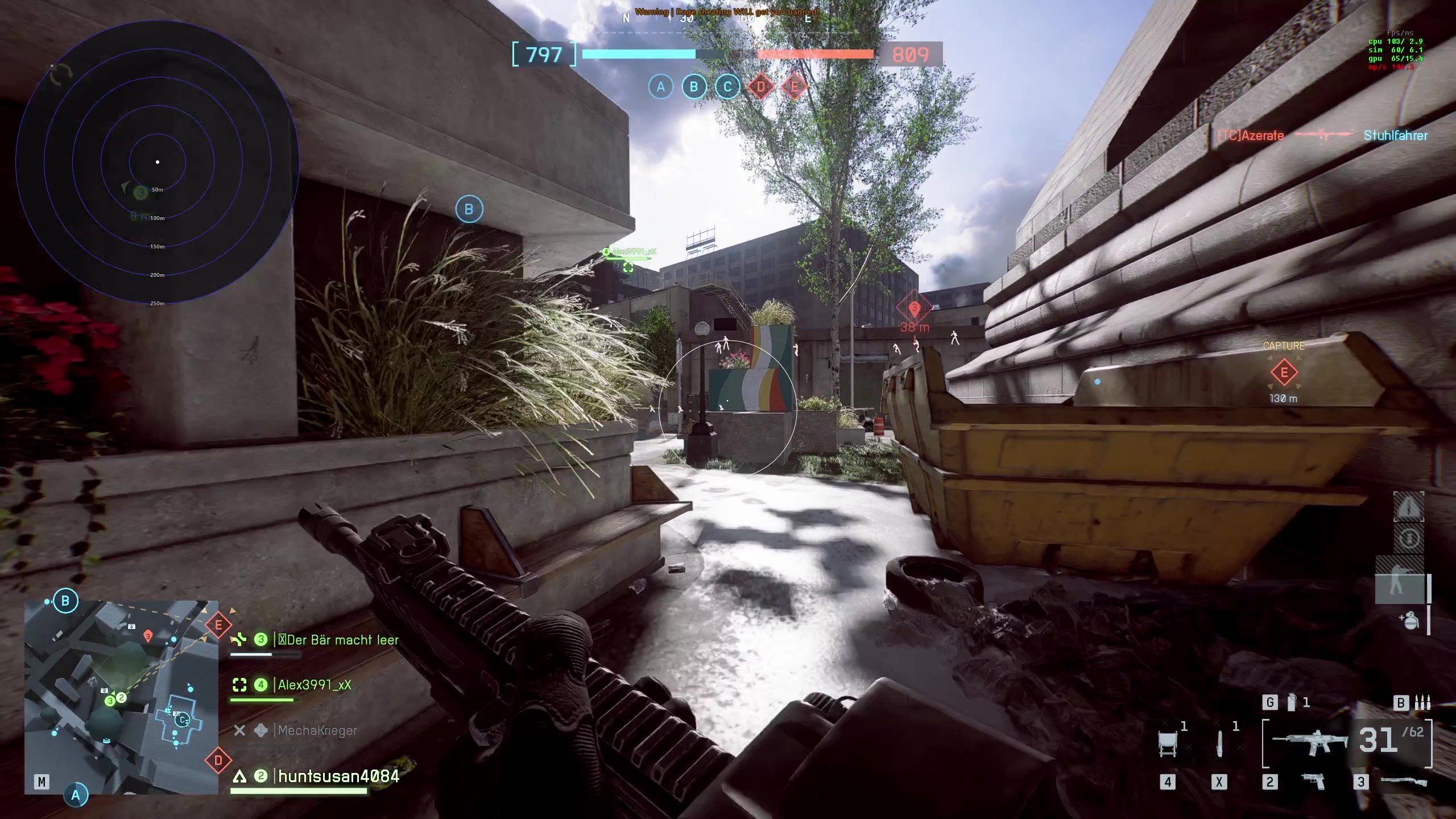
Task: Select squad member Alex3991_xX
Action: [314, 685]
